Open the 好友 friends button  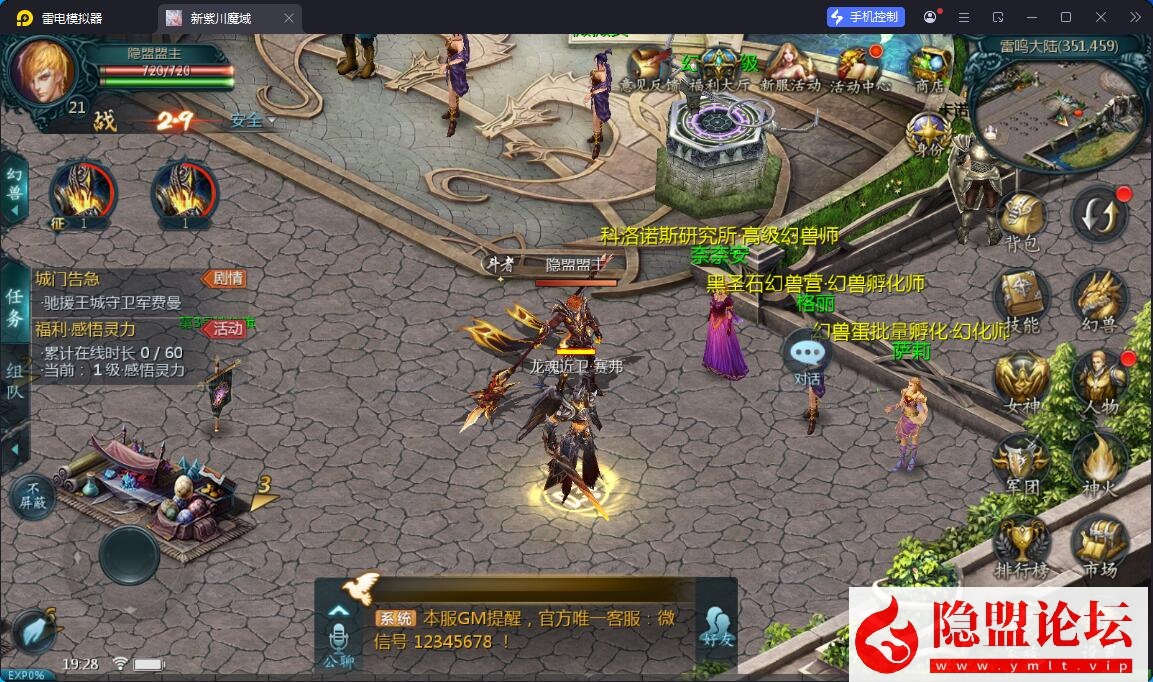[717, 625]
